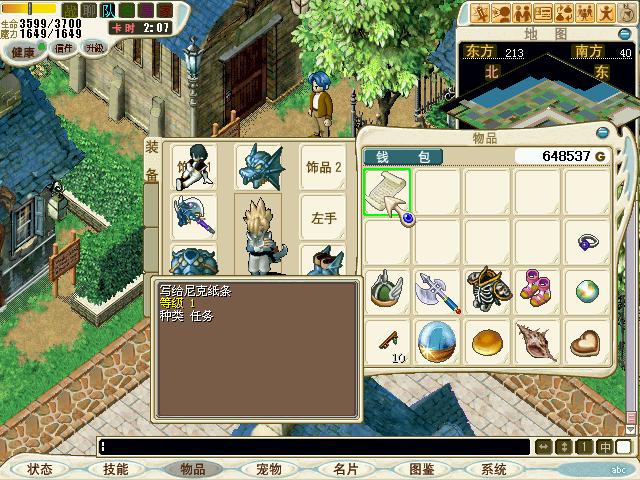This screenshot has width=640, height=480.
Task: Open the 名片 name card menu
Action: coord(346,469)
